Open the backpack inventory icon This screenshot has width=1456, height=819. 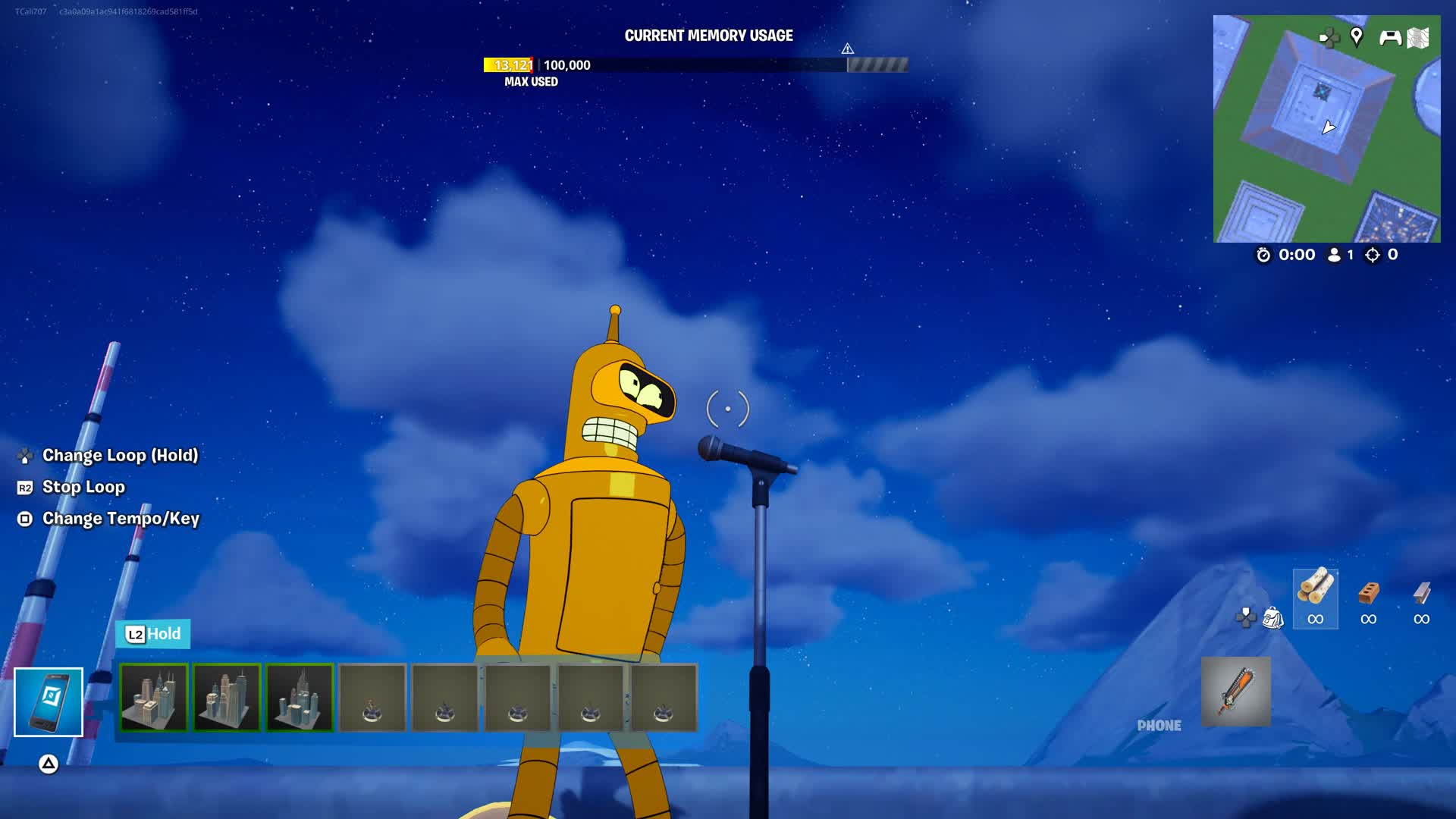coord(1272,618)
